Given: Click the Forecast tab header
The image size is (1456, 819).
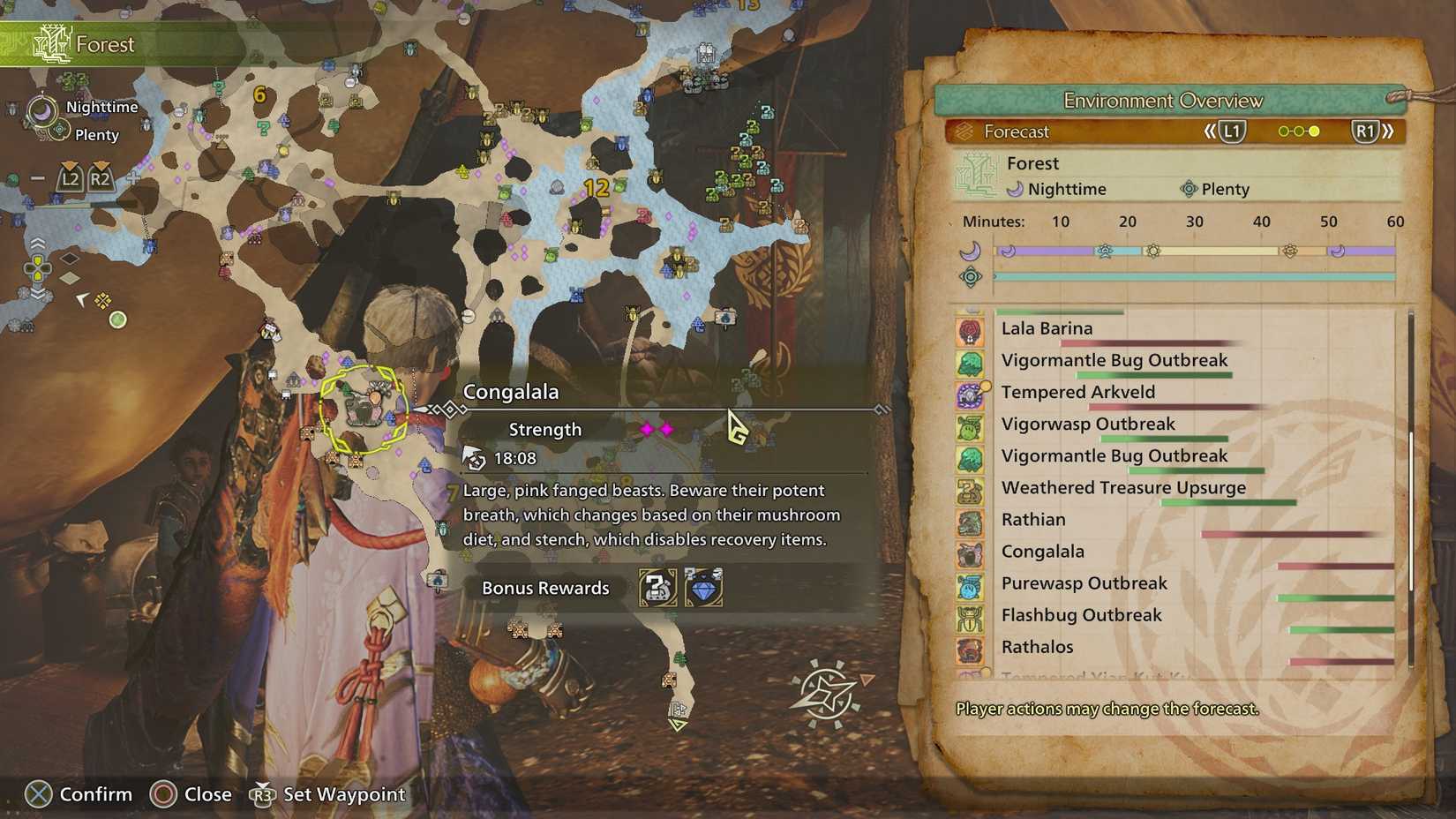Looking at the screenshot, I should click(1015, 131).
